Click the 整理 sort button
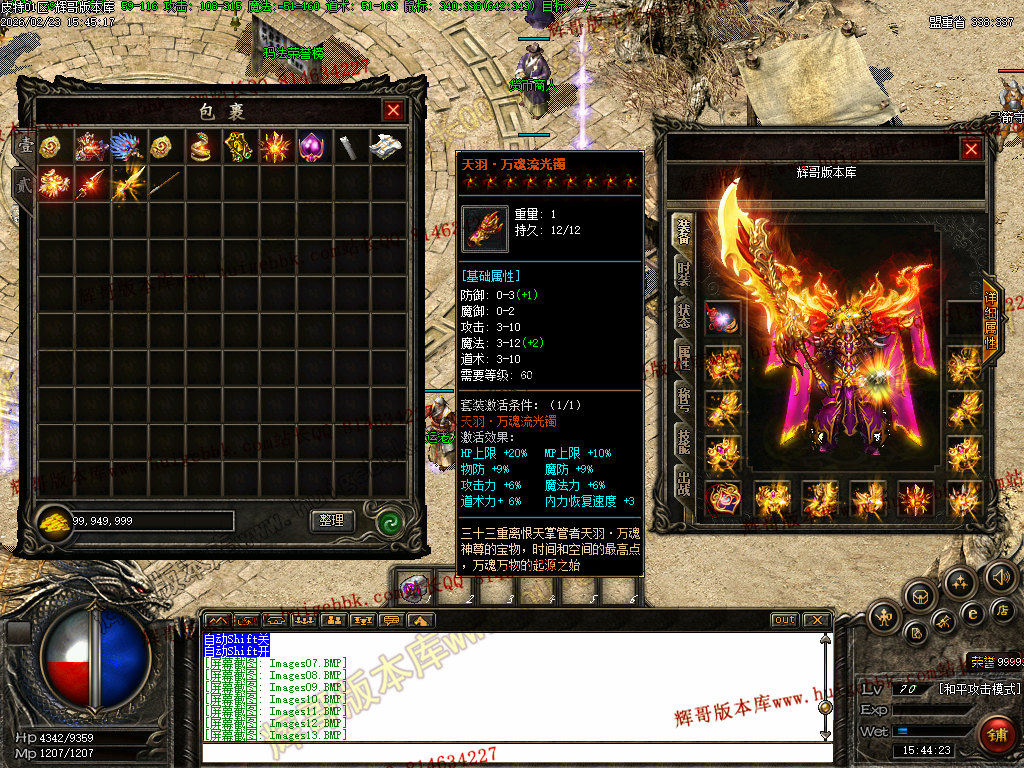 (x=332, y=520)
